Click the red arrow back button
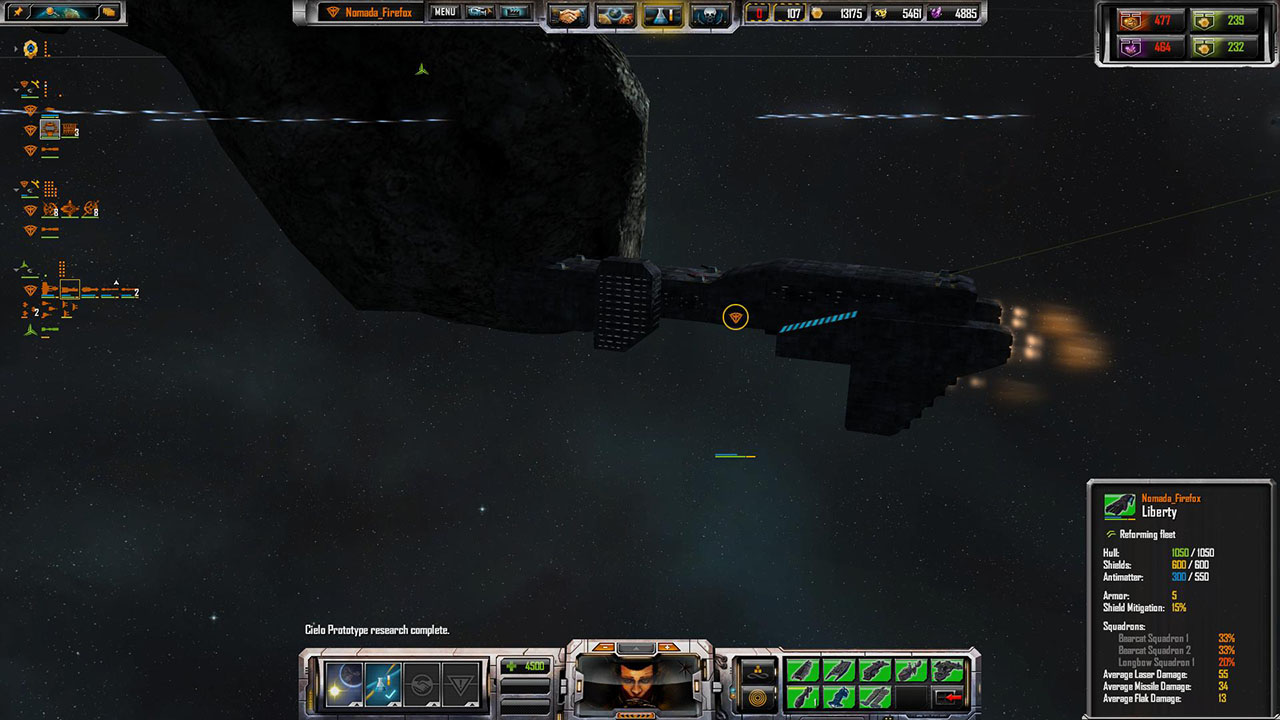The width and height of the screenshot is (1280, 720). 946,697
